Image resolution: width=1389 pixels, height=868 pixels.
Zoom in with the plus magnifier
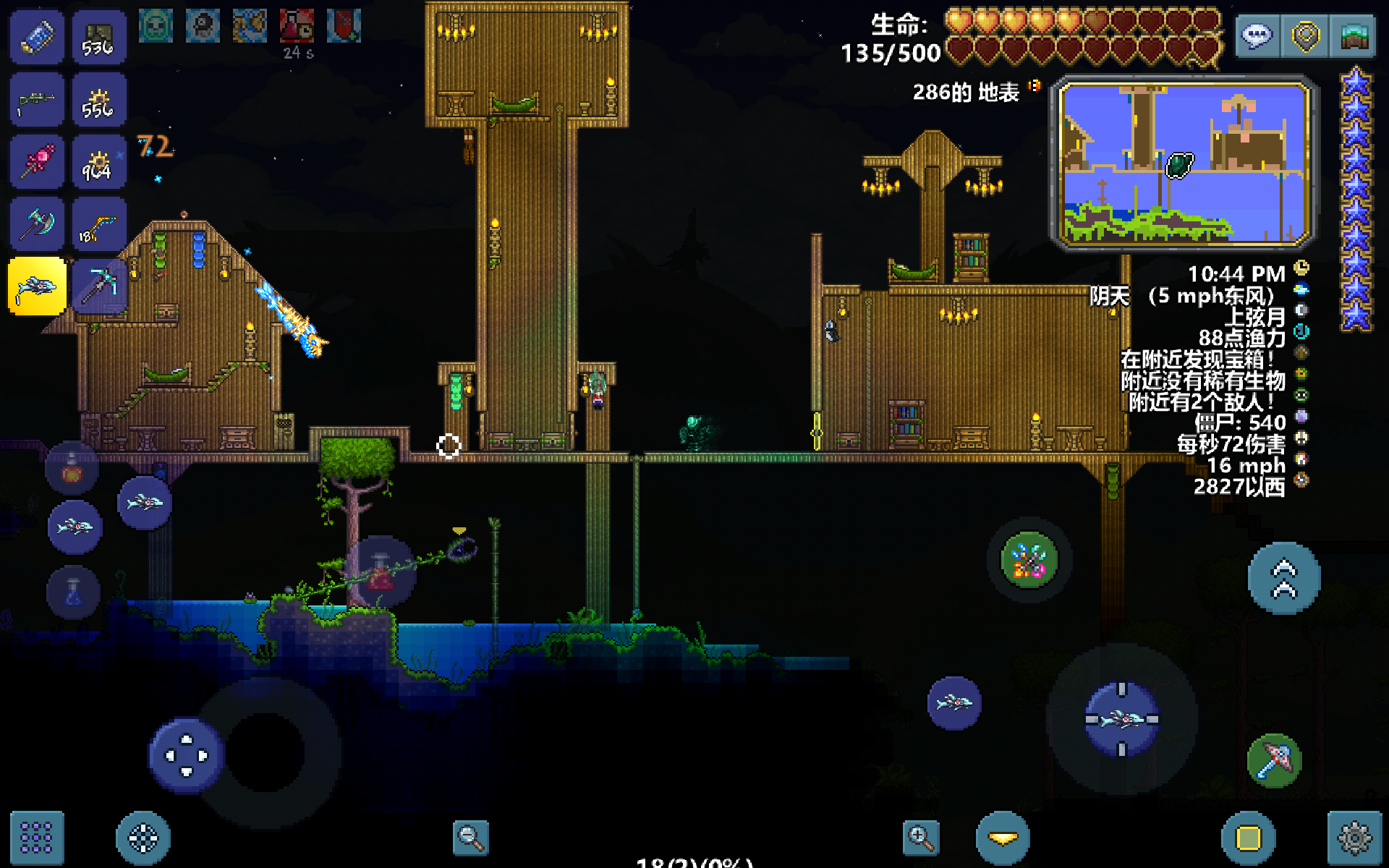coord(920,838)
